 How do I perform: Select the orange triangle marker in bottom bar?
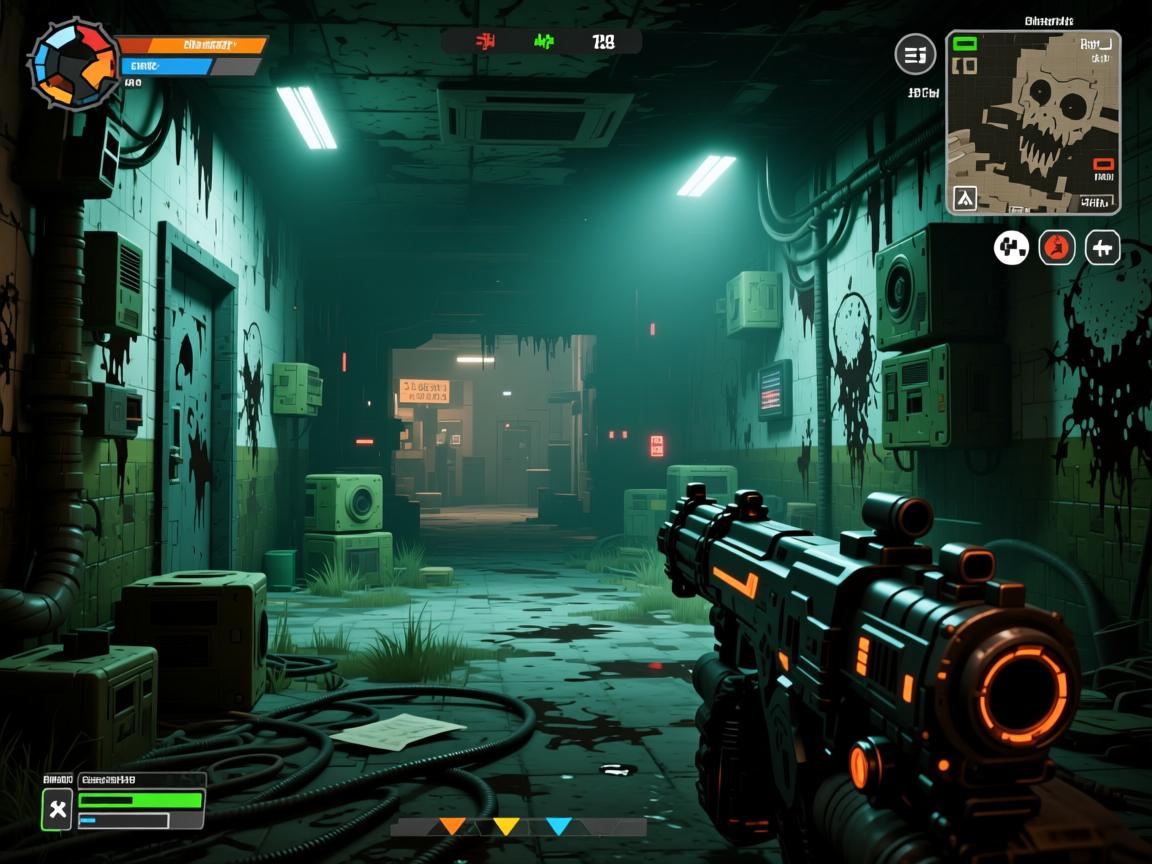(453, 827)
